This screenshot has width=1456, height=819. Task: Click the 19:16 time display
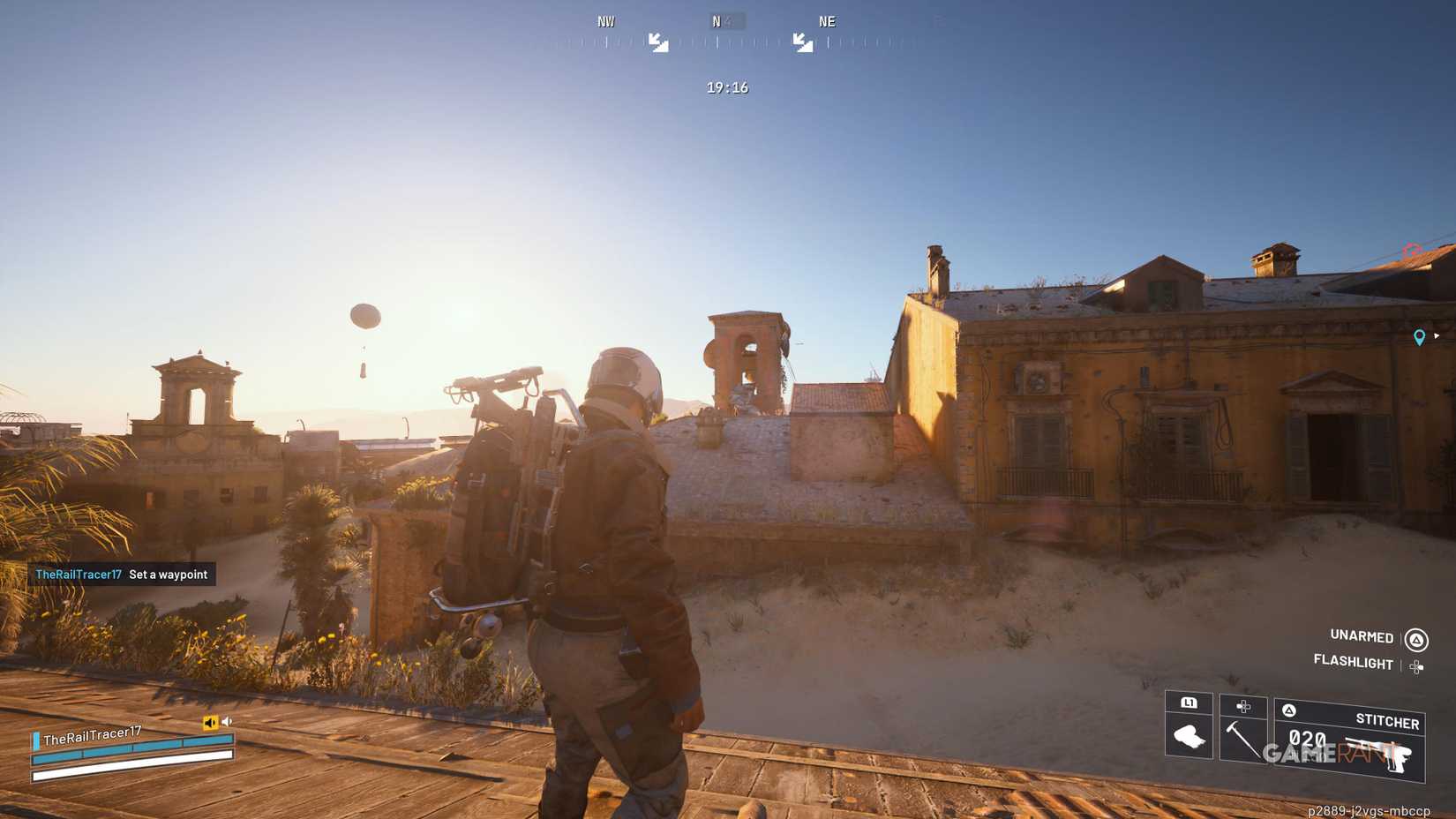pyautogui.click(x=725, y=86)
